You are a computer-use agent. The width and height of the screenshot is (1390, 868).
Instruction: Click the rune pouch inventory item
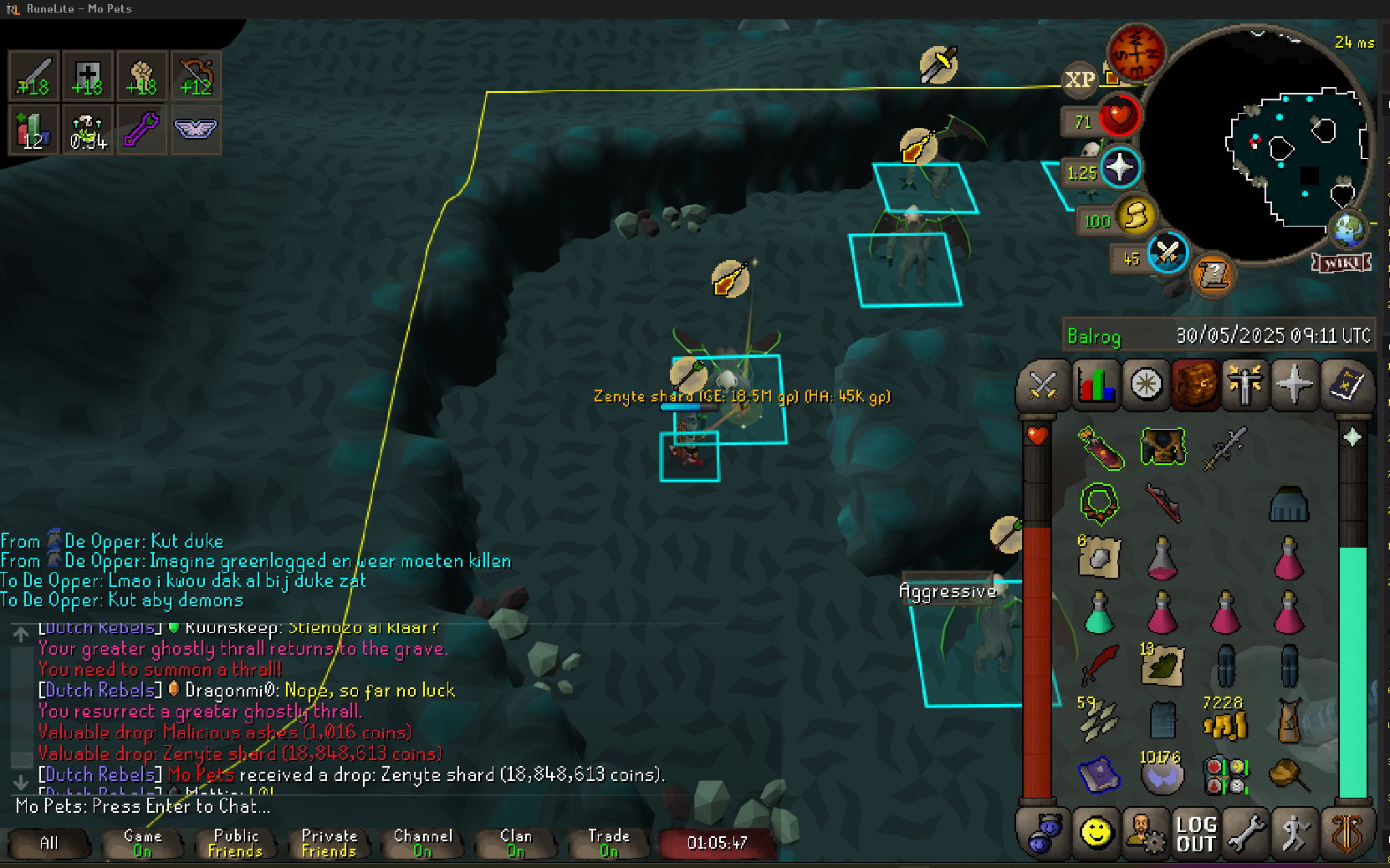1225,775
